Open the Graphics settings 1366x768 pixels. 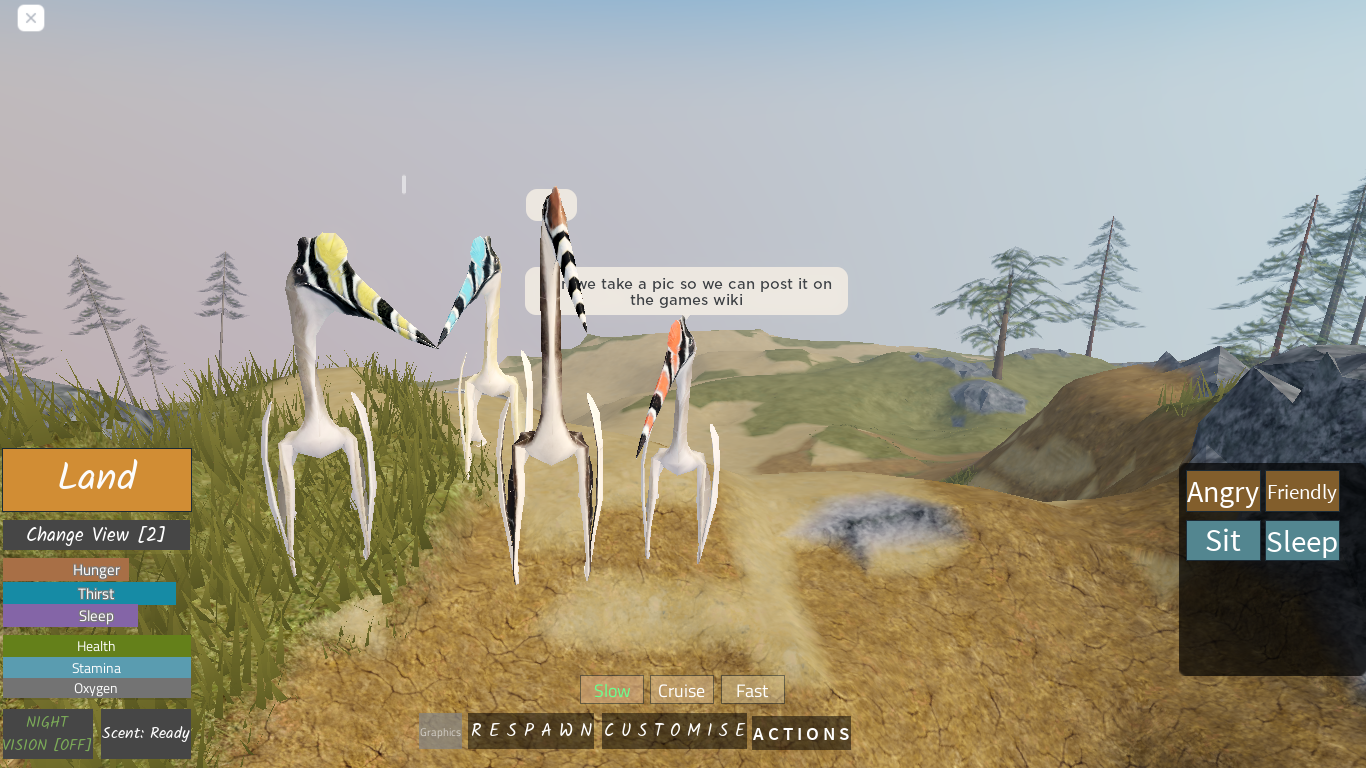pyautogui.click(x=440, y=731)
